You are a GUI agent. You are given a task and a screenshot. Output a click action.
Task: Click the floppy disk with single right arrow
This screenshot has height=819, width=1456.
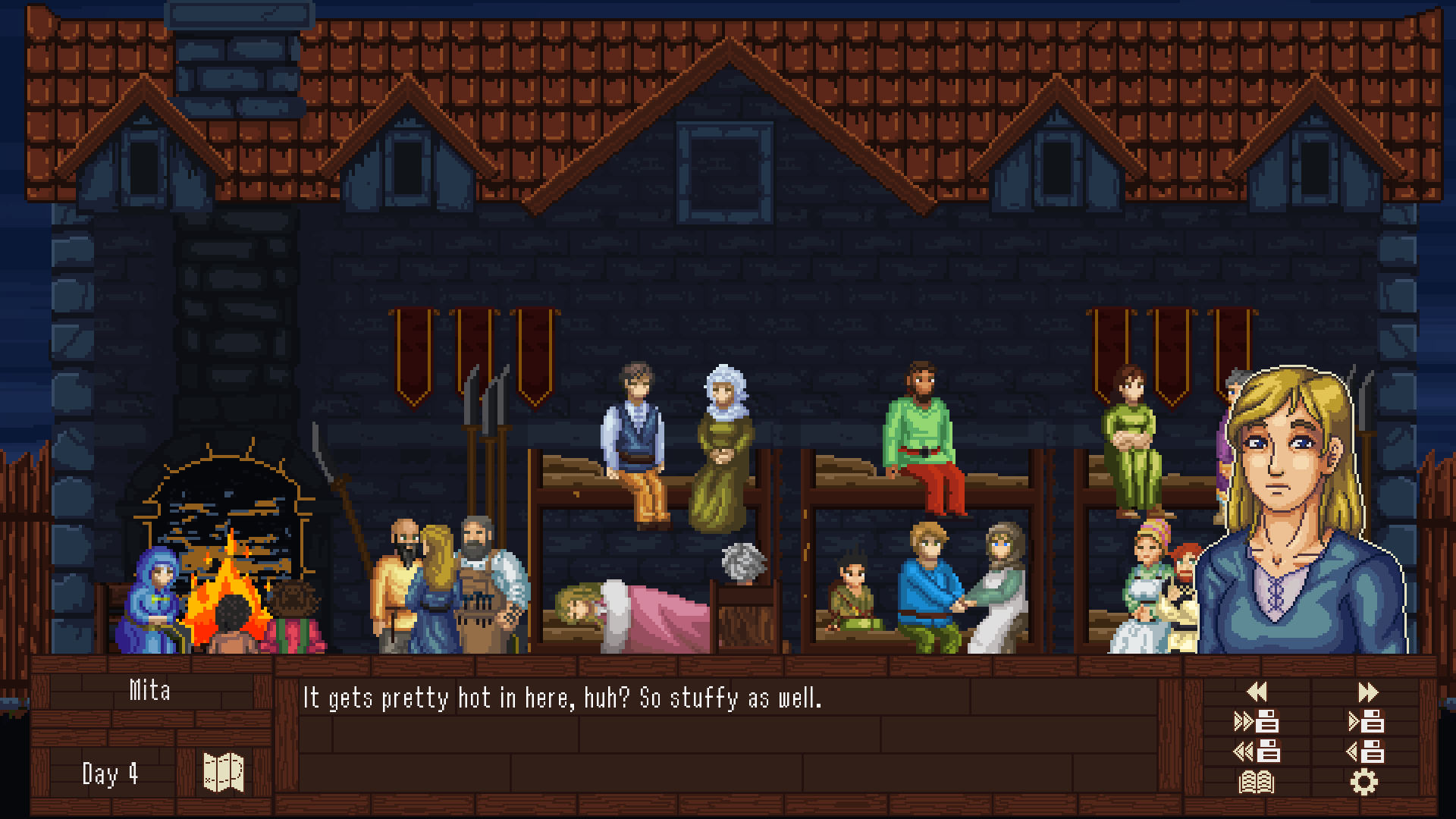pyautogui.click(x=1366, y=722)
